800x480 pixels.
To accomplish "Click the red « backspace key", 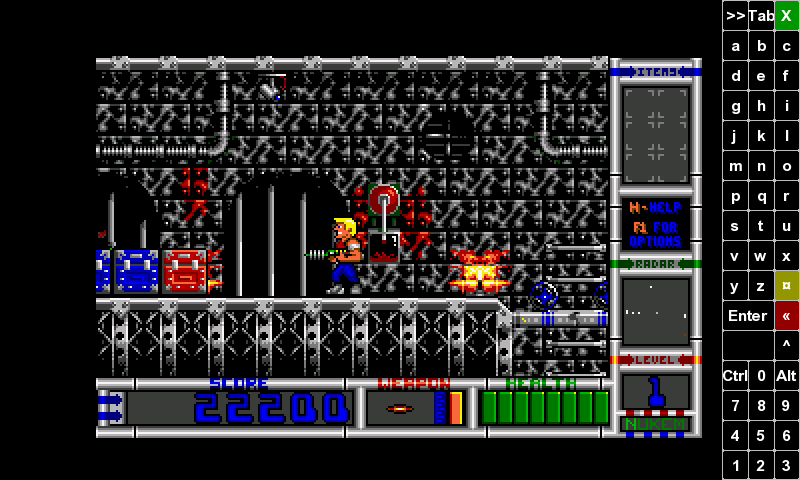I will [x=787, y=316].
